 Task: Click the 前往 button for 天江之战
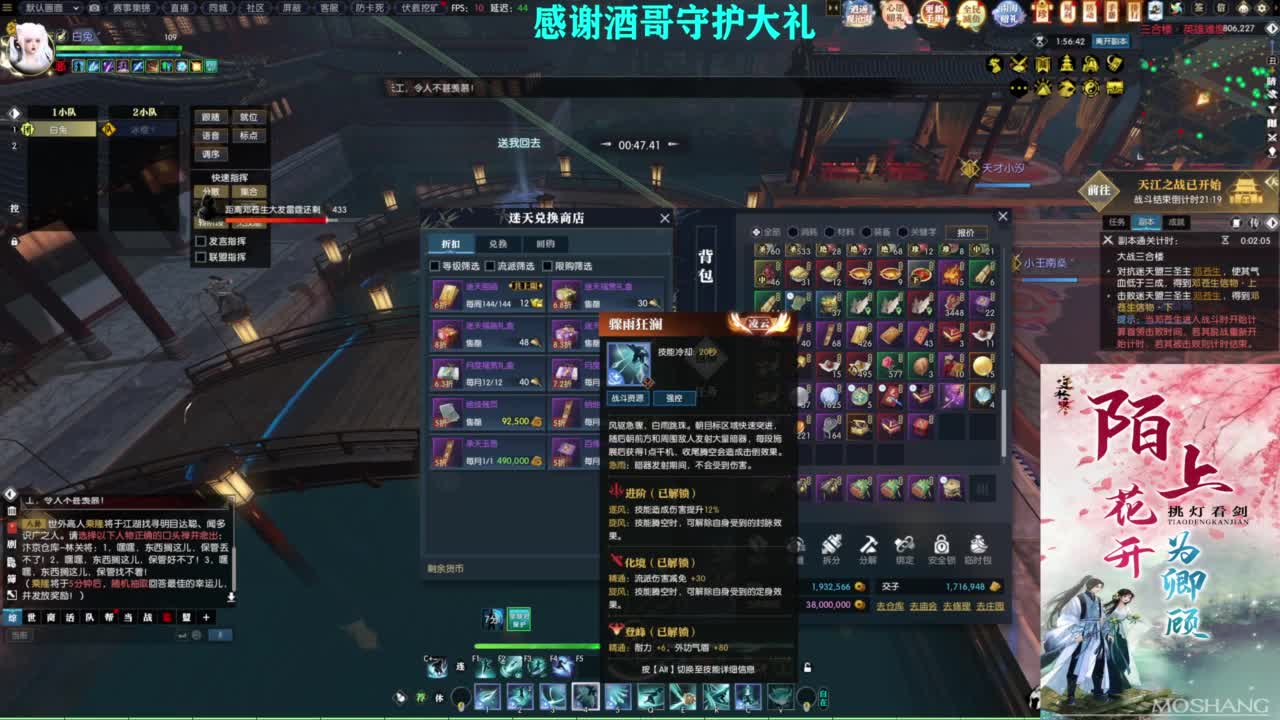(1101, 188)
